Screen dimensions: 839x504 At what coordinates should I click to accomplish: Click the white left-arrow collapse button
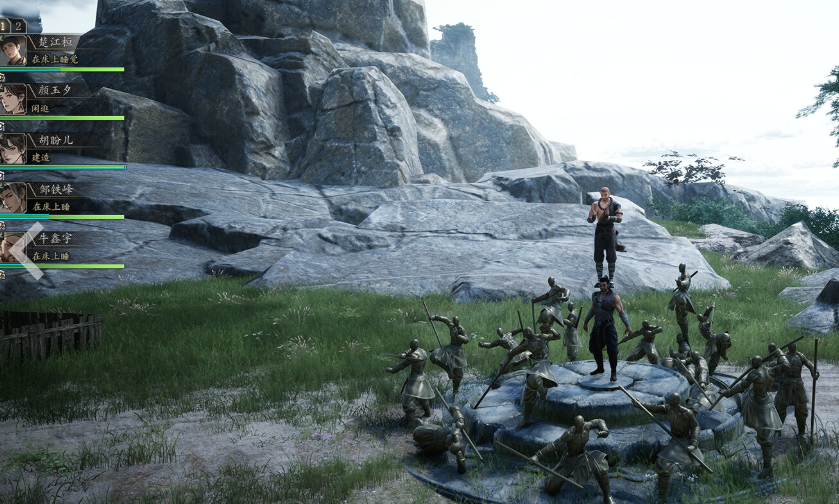pyautogui.click(x=27, y=251)
